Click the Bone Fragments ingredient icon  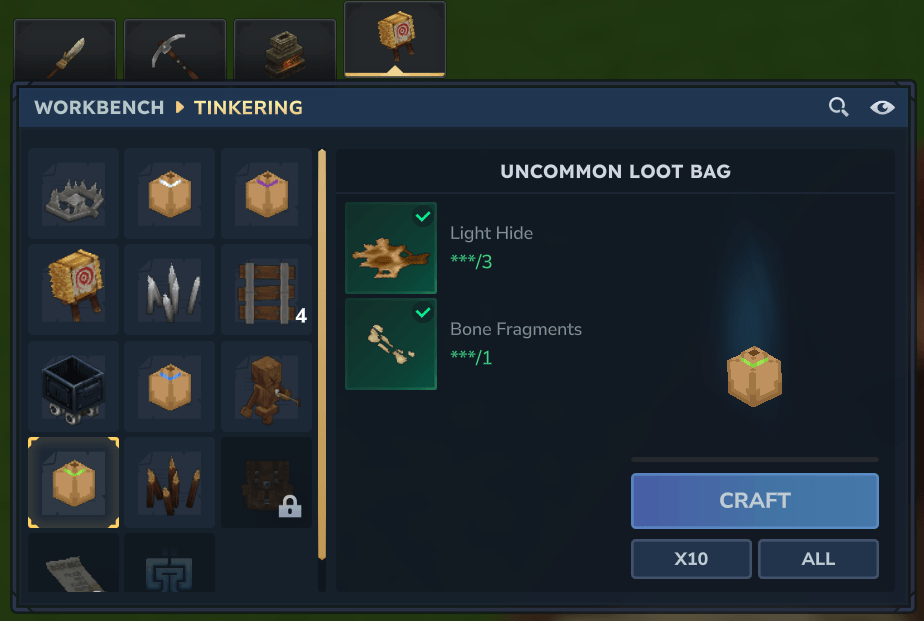[x=391, y=343]
